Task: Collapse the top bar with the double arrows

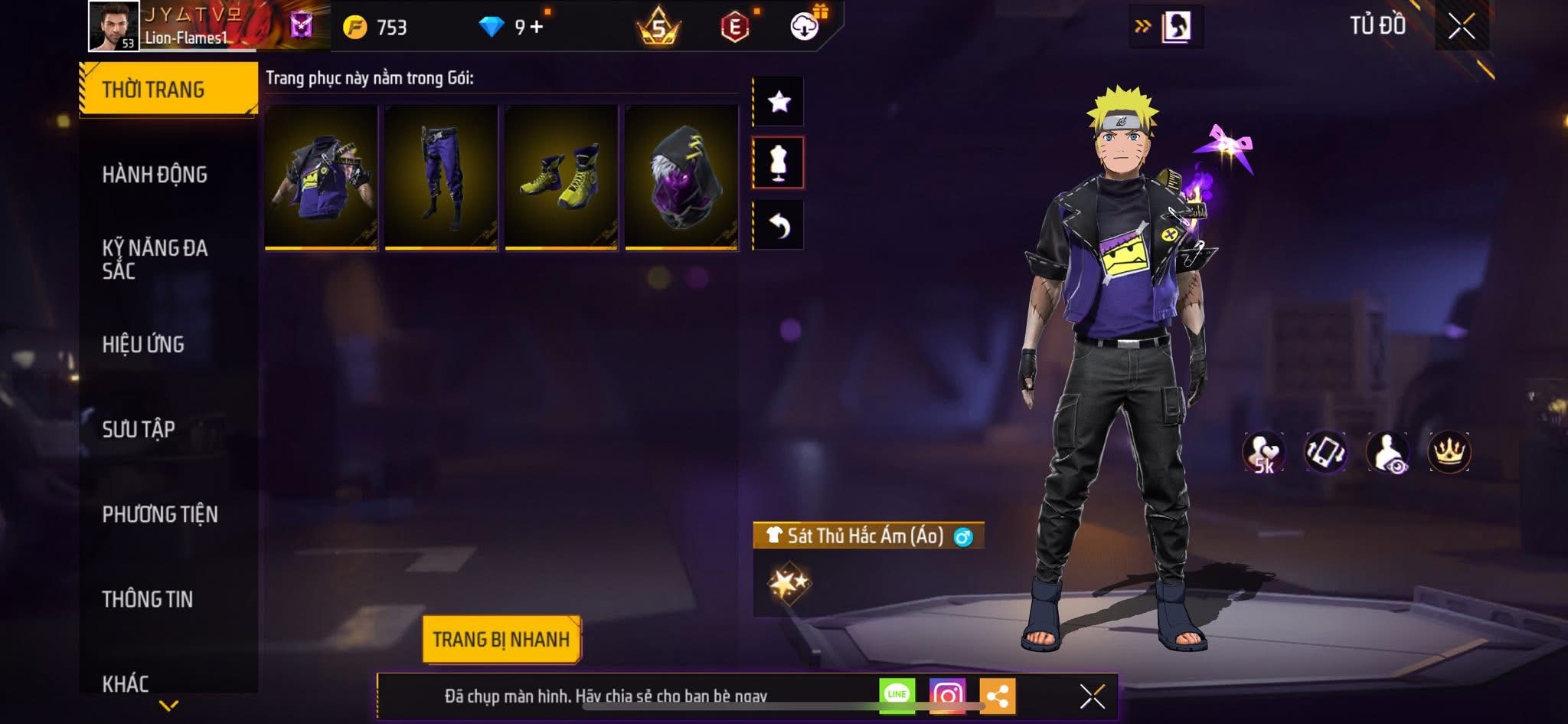Action: (x=1143, y=25)
